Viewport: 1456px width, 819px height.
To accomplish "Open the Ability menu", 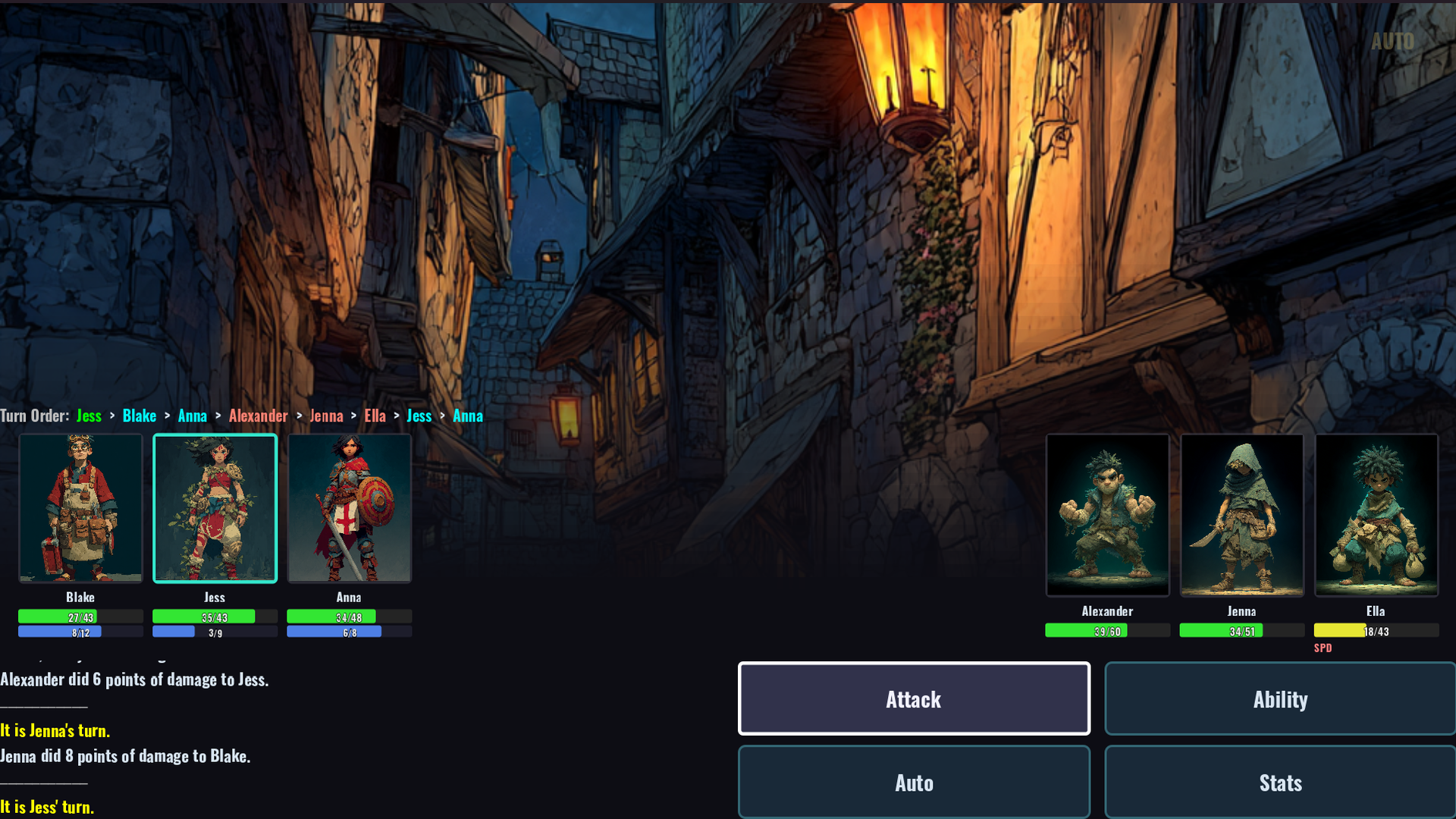I will (1280, 698).
